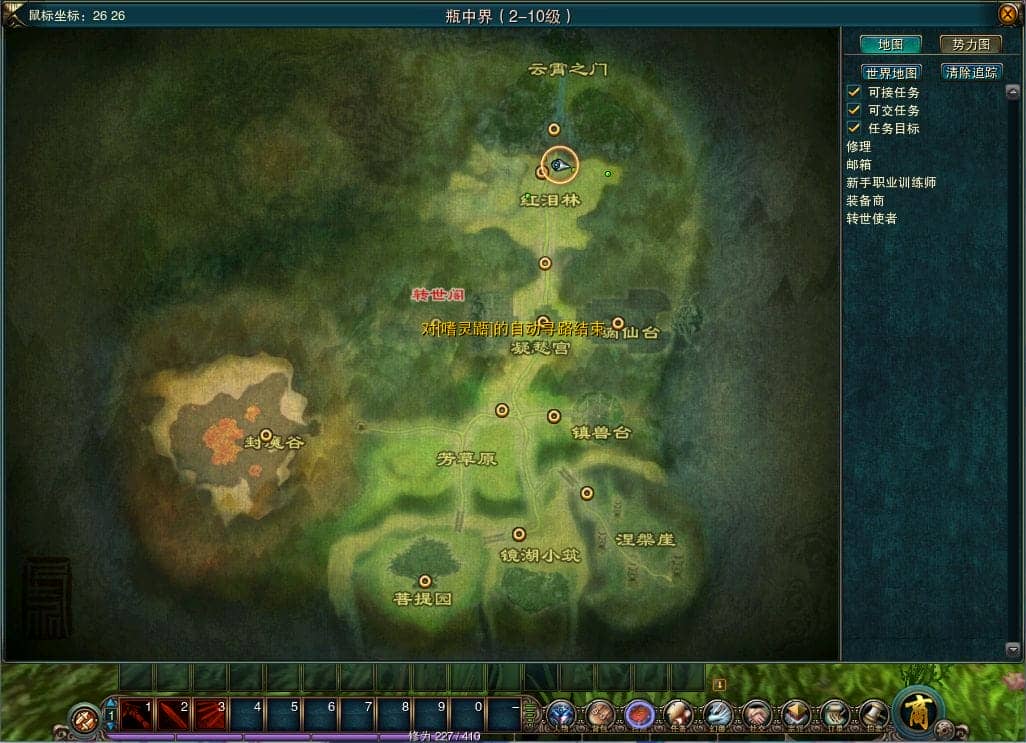Open the 世界地图 world map
This screenshot has width=1026, height=743.
(x=891, y=73)
